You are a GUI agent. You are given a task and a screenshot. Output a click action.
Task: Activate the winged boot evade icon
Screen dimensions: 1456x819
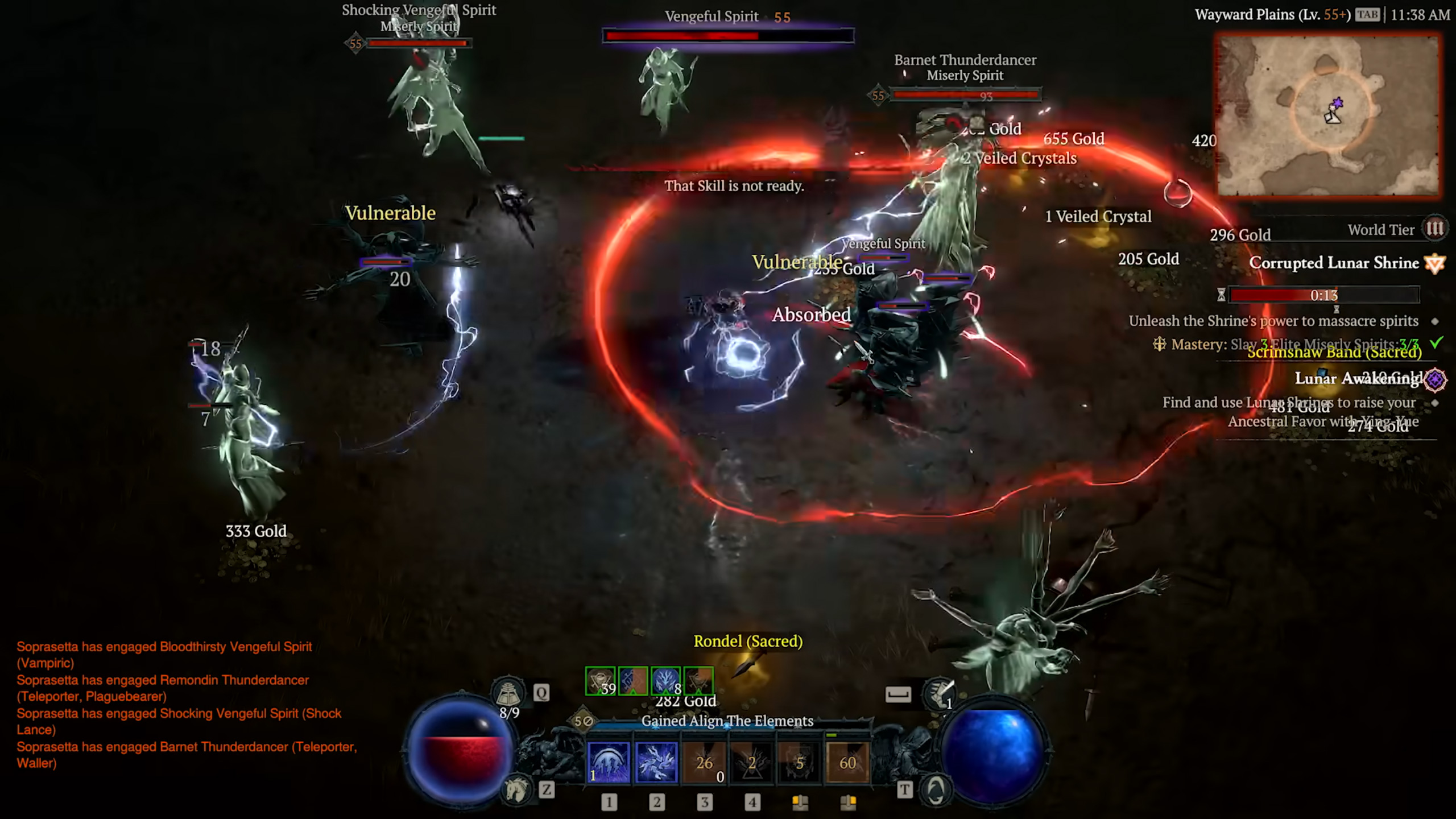938,693
